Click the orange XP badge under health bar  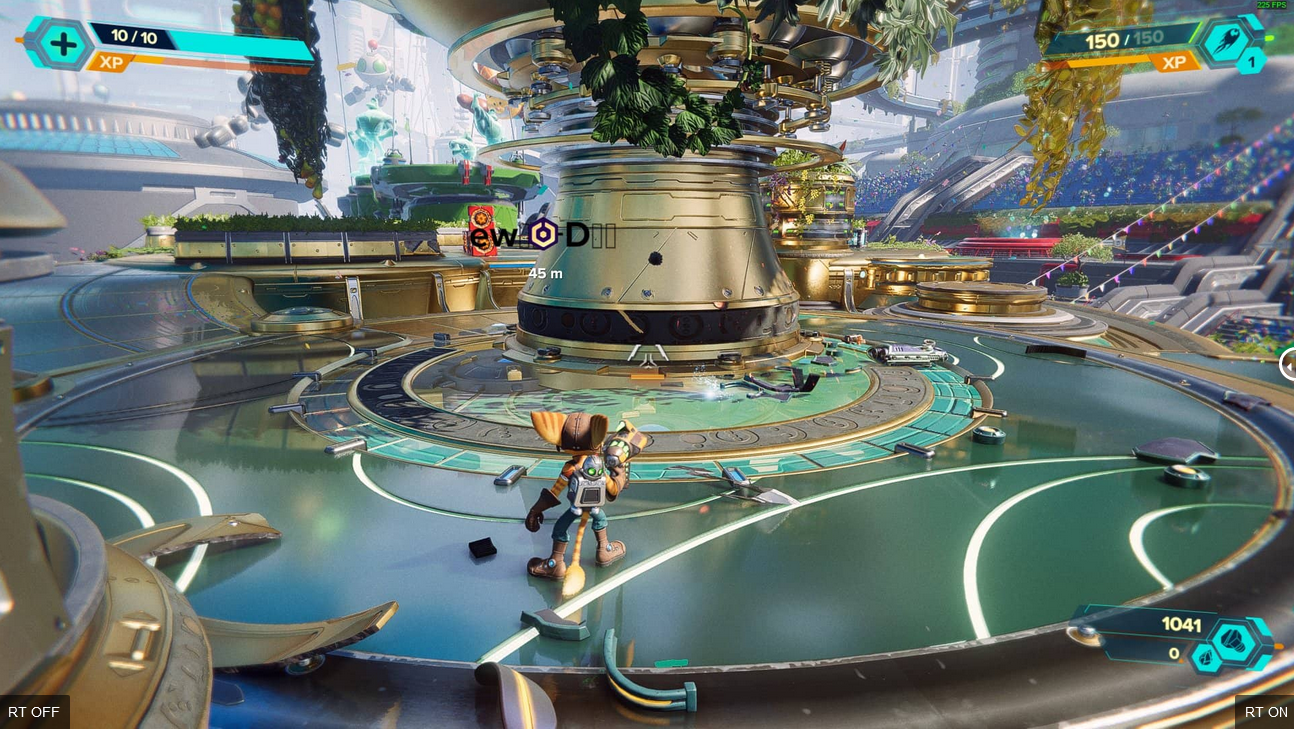pyautogui.click(x=110, y=63)
